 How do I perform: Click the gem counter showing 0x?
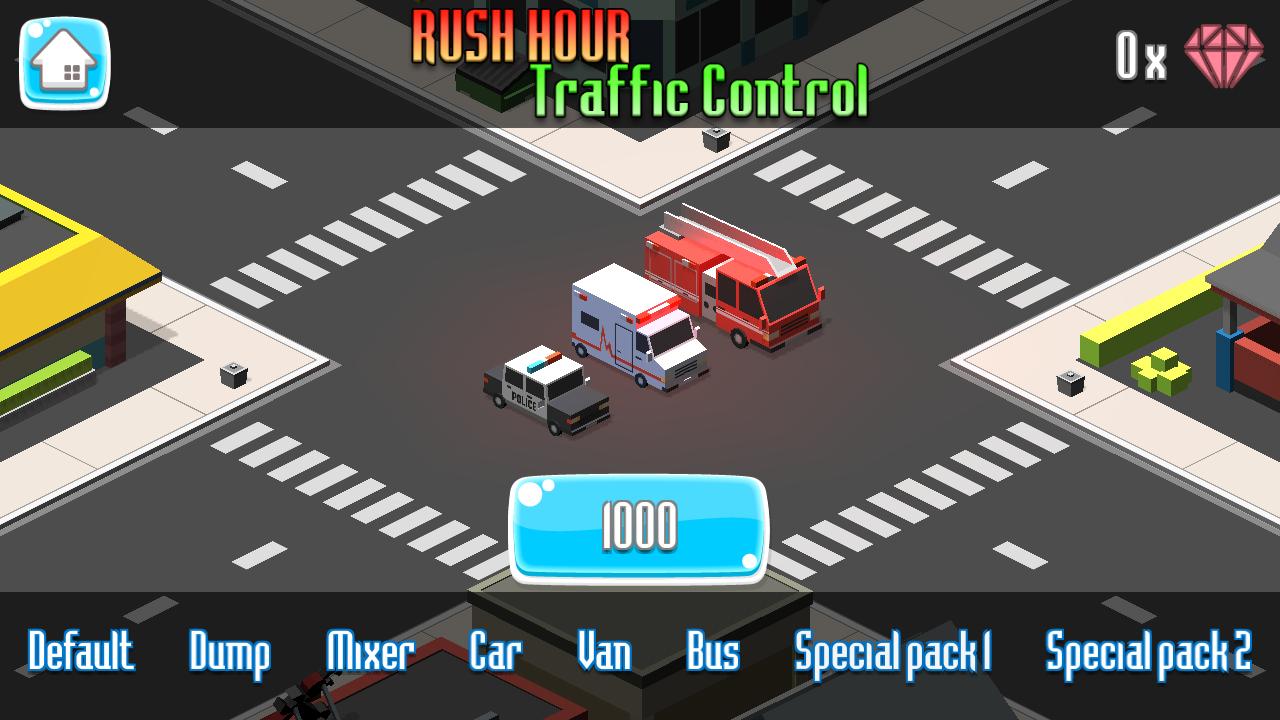(1140, 57)
